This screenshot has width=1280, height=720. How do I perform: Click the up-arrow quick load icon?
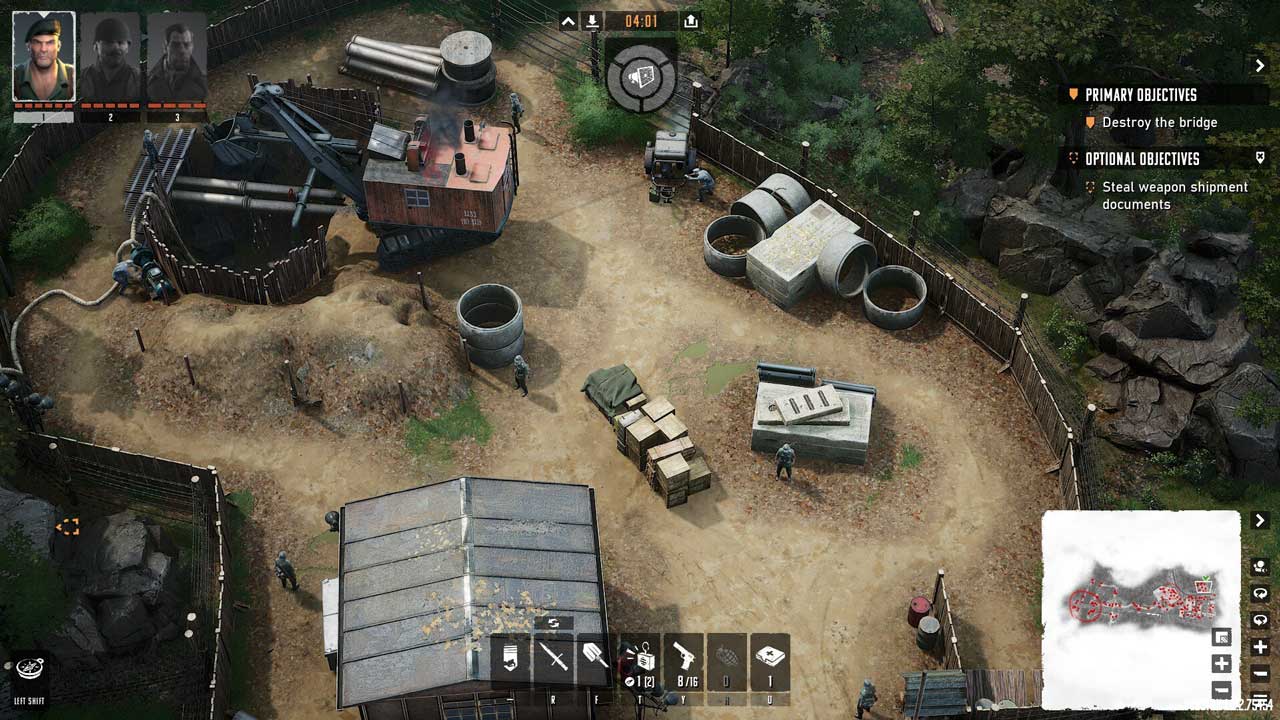[x=691, y=21]
